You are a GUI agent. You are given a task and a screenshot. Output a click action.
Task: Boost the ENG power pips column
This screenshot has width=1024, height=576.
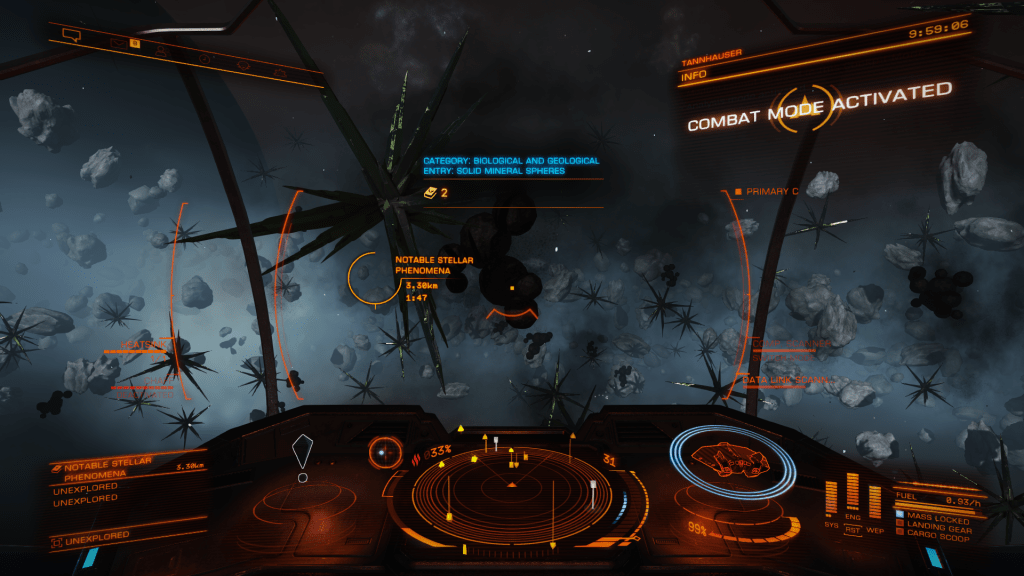point(853,490)
